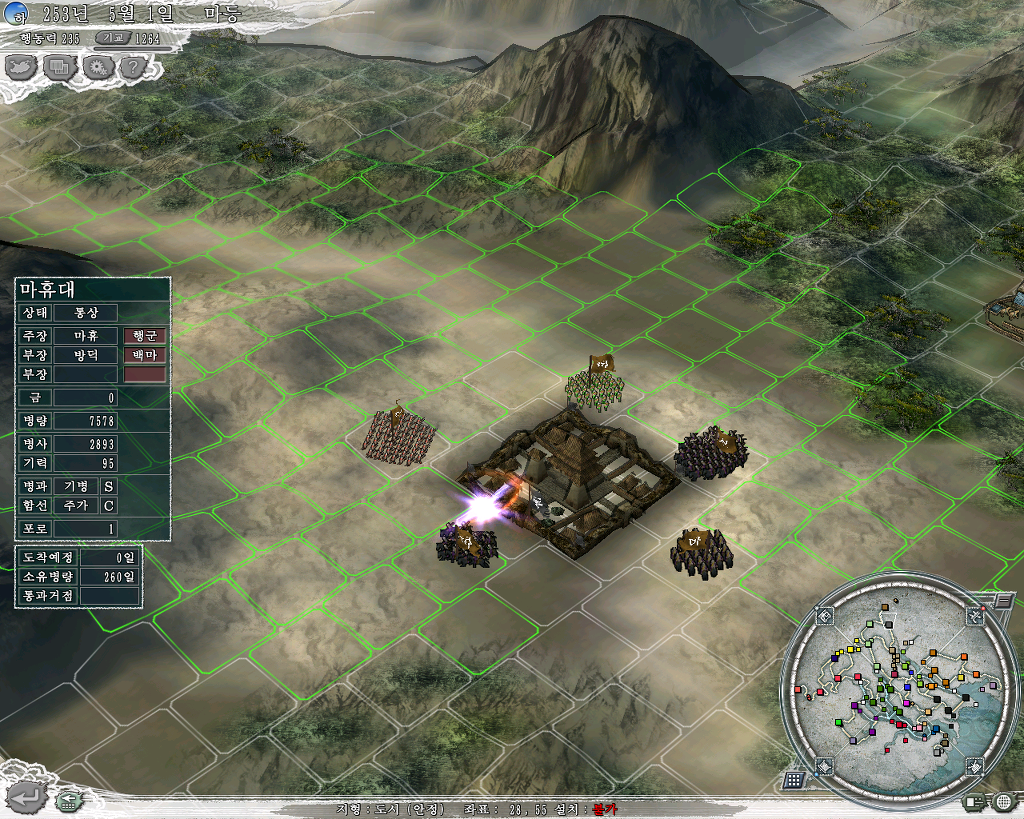Click the minimap's bottom-left corner button
Image resolution: width=1024 pixels, height=819 pixels.
pyautogui.click(x=824, y=766)
